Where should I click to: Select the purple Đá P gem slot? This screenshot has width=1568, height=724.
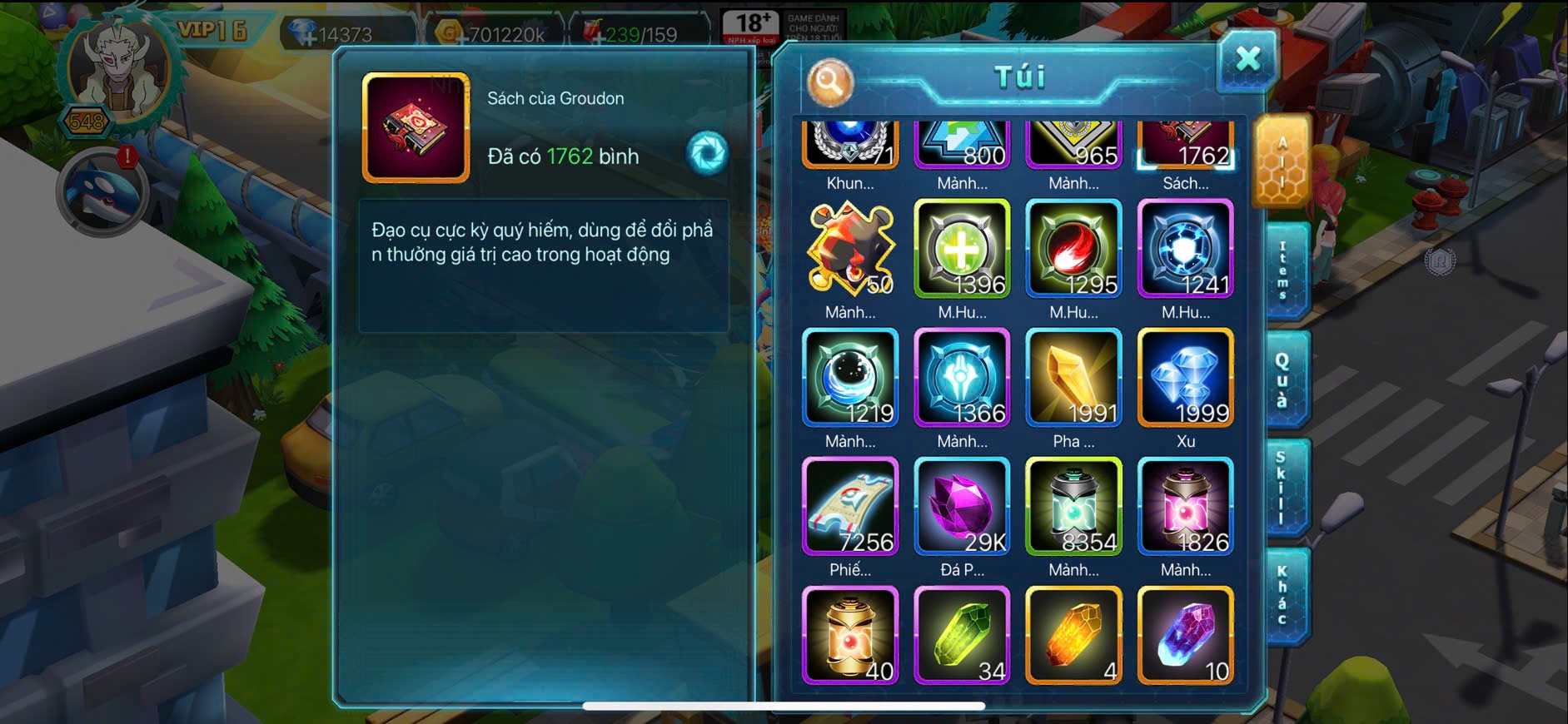962,507
